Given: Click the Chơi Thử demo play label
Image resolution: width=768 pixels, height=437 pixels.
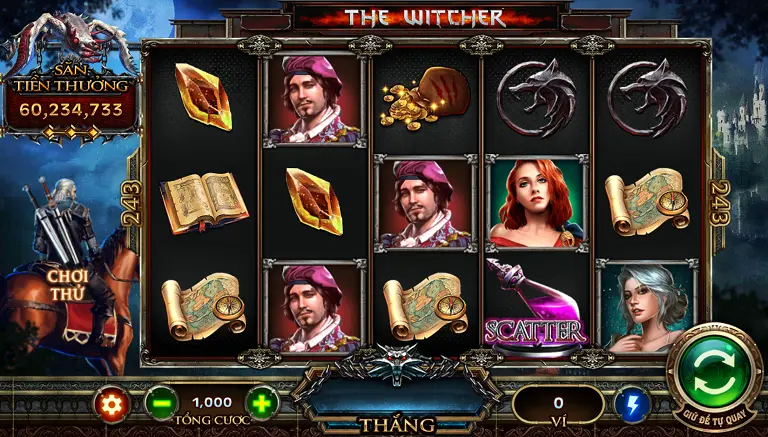Looking at the screenshot, I should [69, 283].
